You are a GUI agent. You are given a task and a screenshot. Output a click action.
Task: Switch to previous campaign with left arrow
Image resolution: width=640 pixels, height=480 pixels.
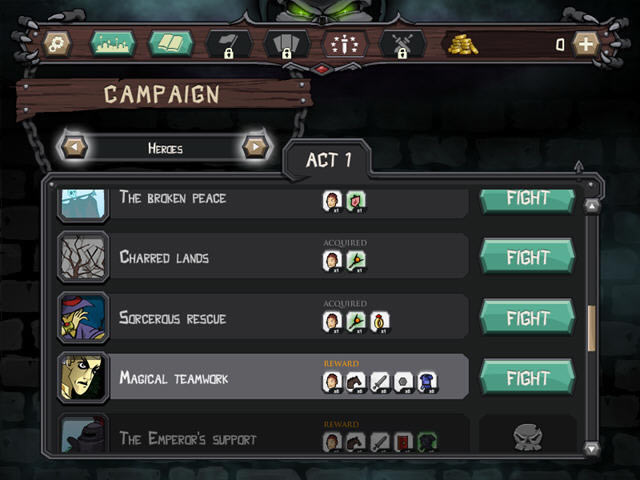74,148
